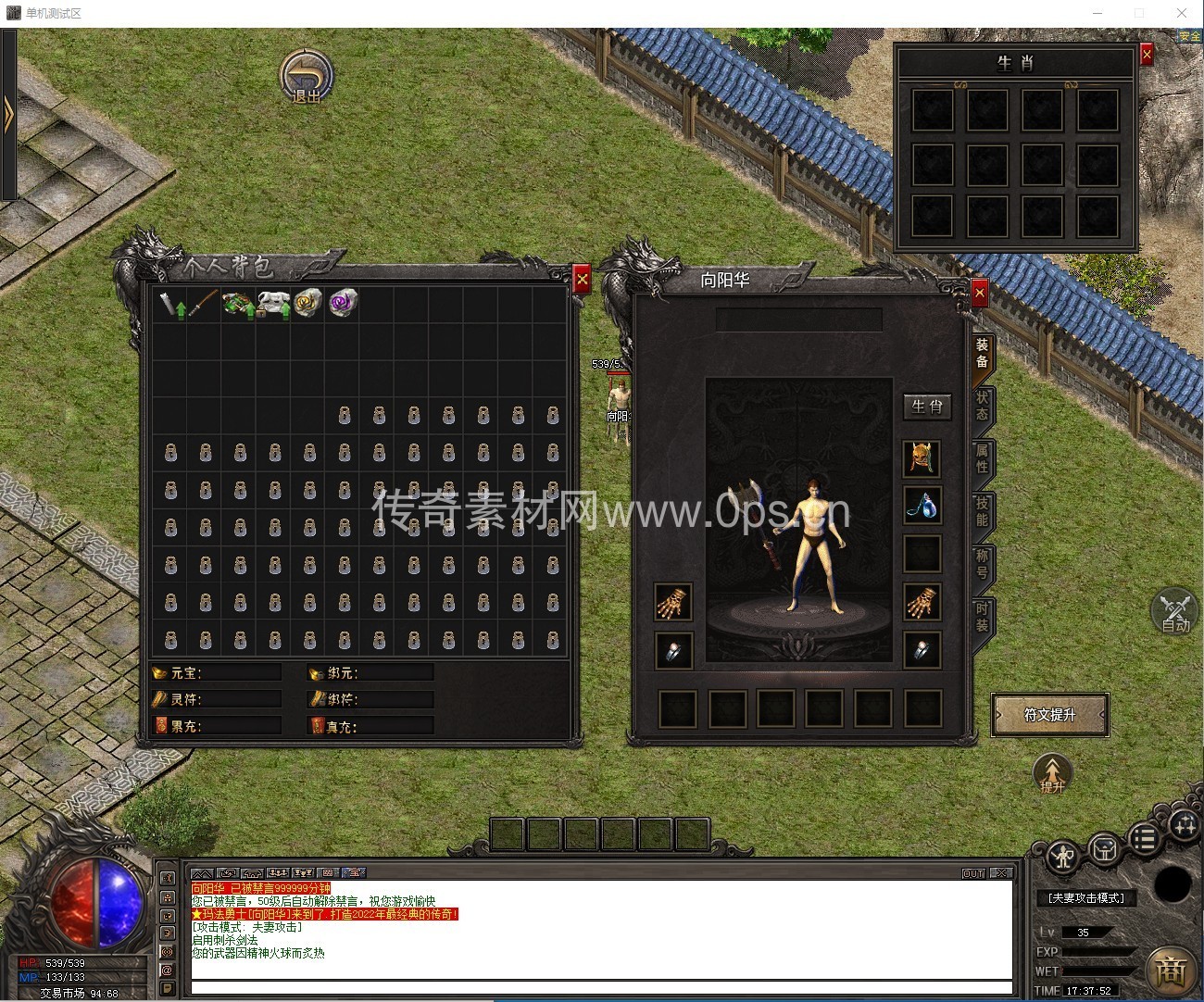
Task: Select the horned helmet equipment slot
Action: [x=922, y=457]
